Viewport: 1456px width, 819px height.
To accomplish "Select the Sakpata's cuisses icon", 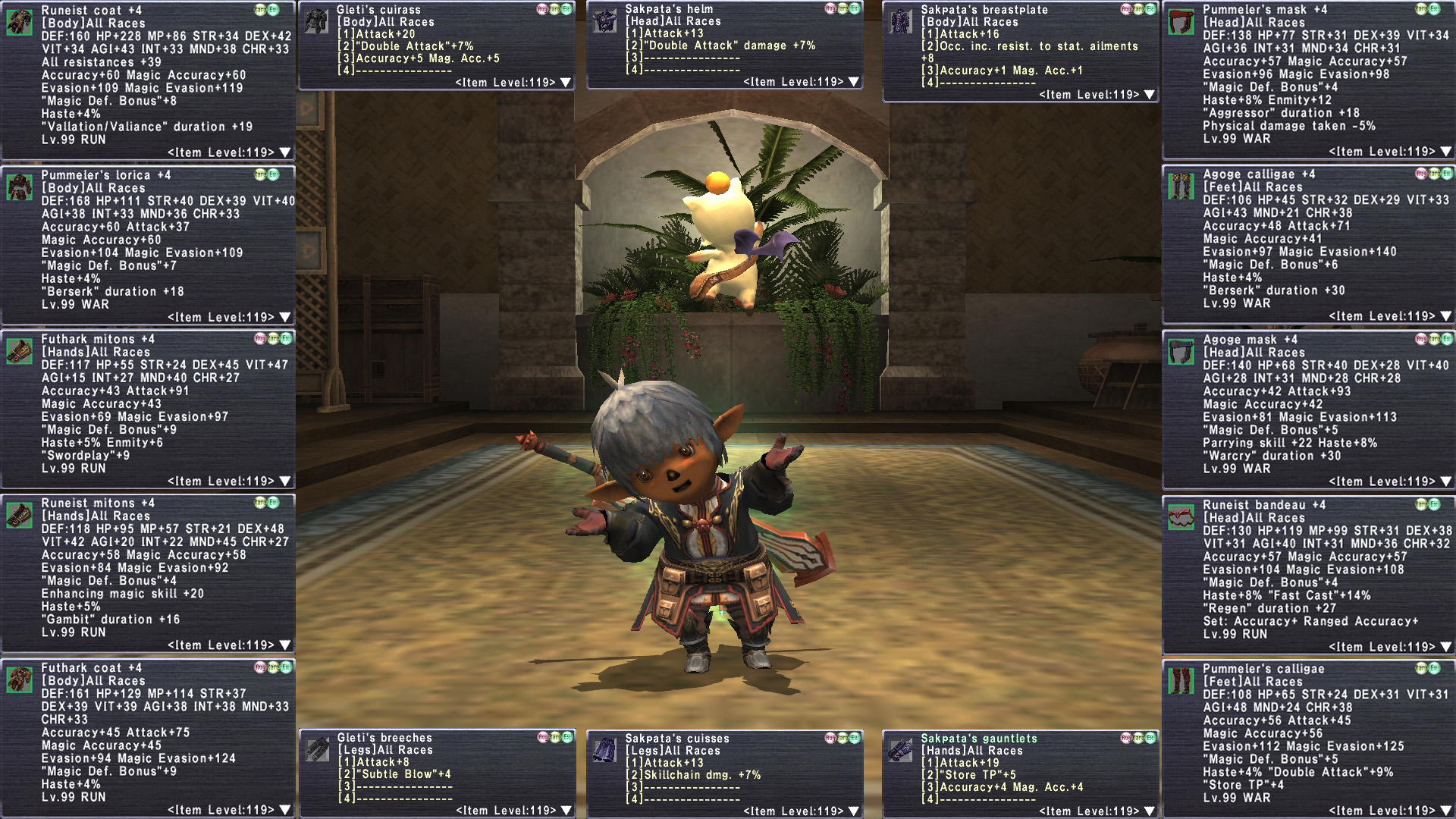I will tap(604, 750).
